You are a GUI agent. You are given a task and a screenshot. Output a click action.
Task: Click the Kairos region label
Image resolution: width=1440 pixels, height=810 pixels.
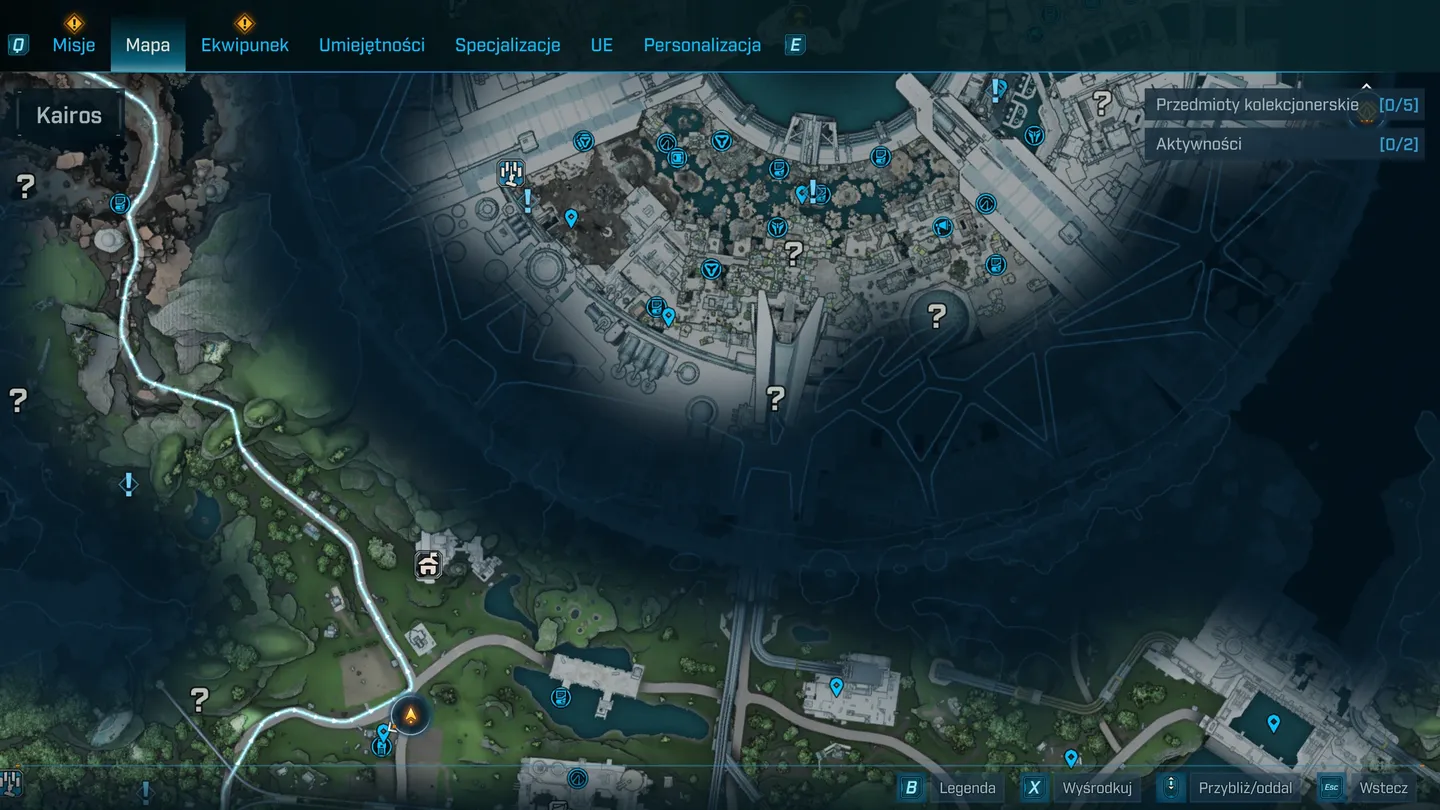coord(69,115)
